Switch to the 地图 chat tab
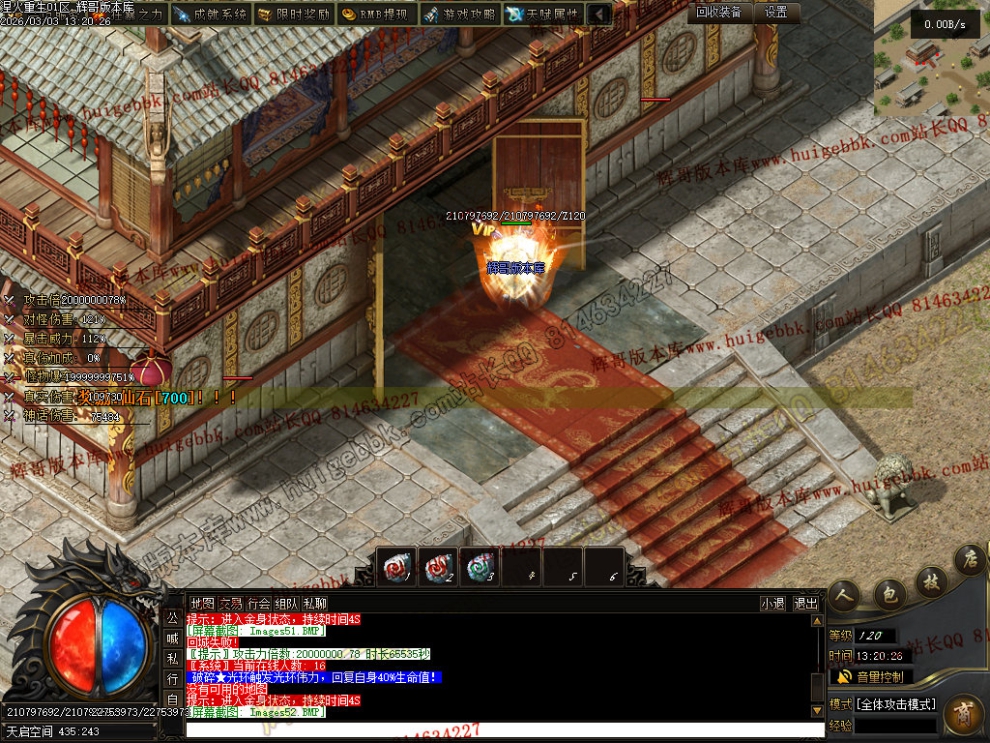Image resolution: width=990 pixels, height=743 pixels. pos(202,603)
